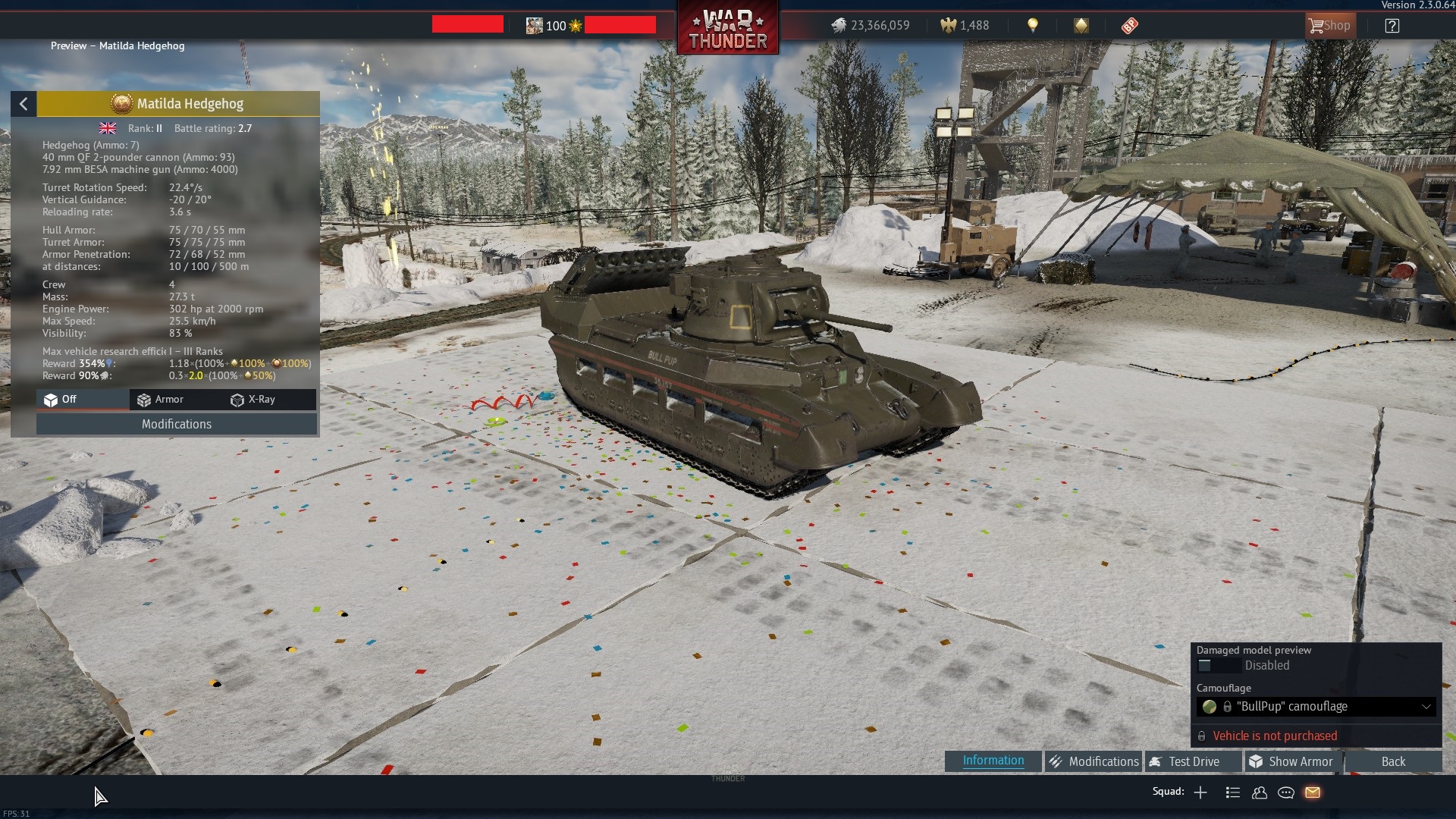Click the help question mark icon
1456x819 pixels.
[x=1392, y=26]
